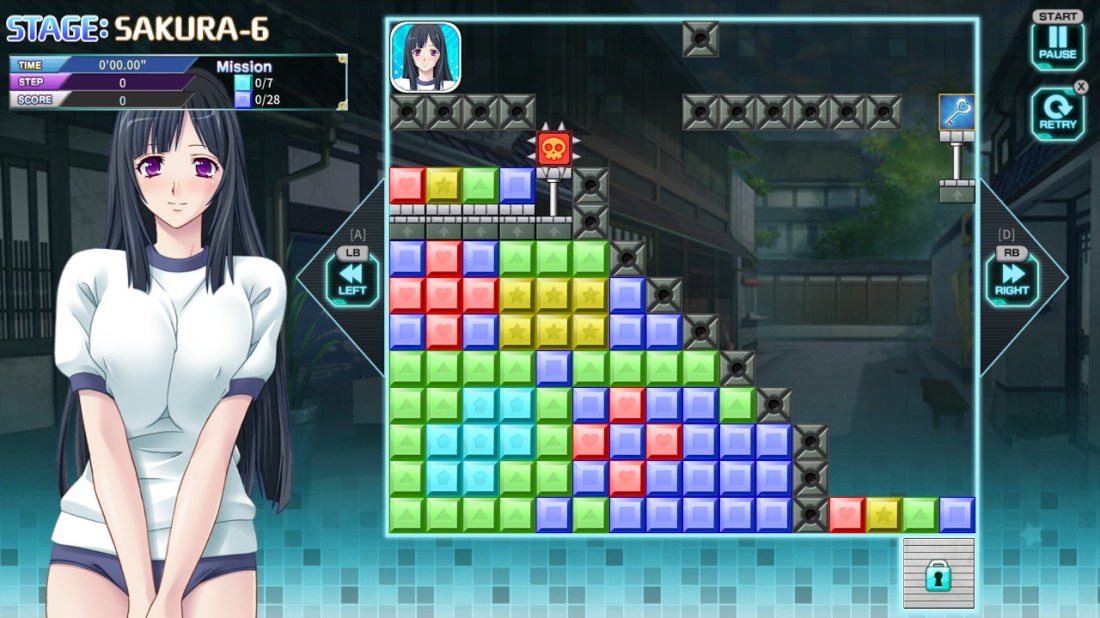1100x618 pixels.
Task: Select the blue key block
Action: tap(957, 112)
